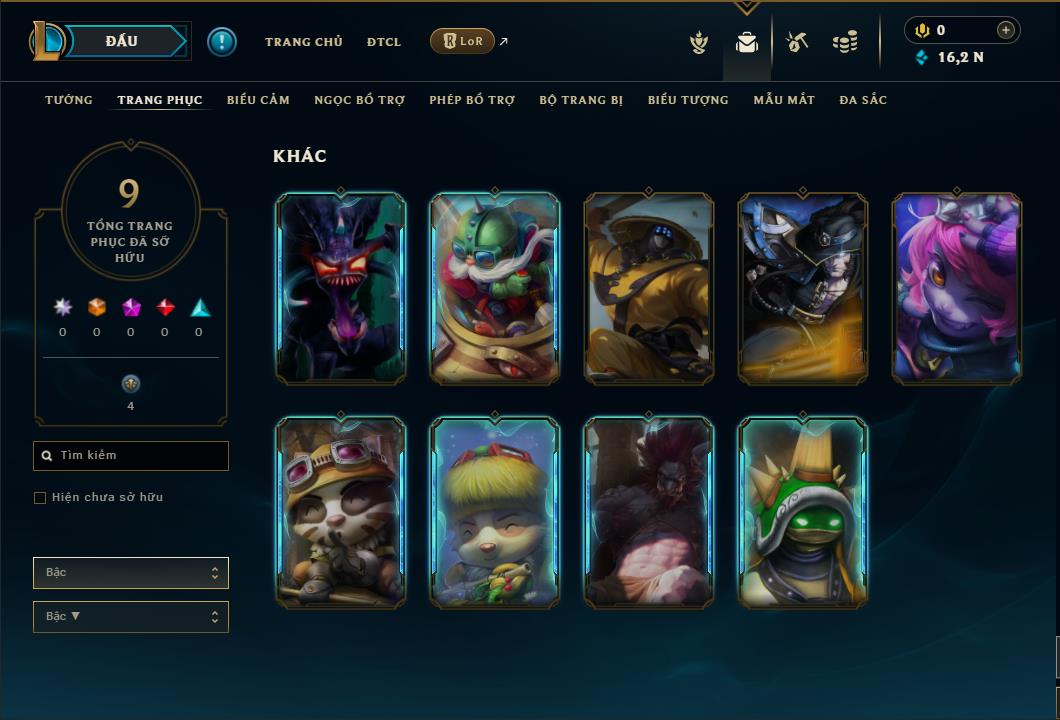Open the TRANG CHỦ home page

[x=303, y=42]
